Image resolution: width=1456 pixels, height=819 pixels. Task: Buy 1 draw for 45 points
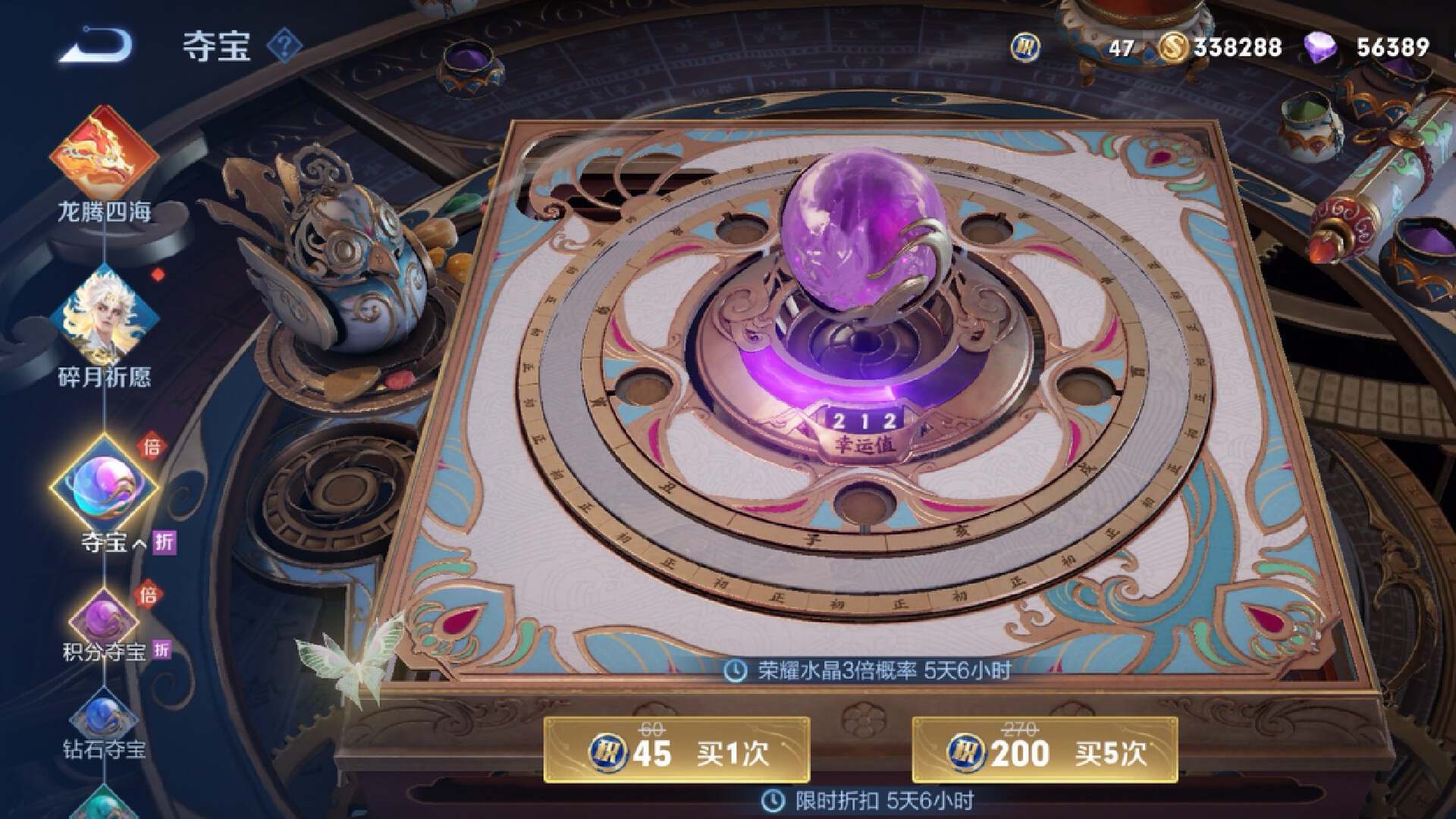click(676, 751)
